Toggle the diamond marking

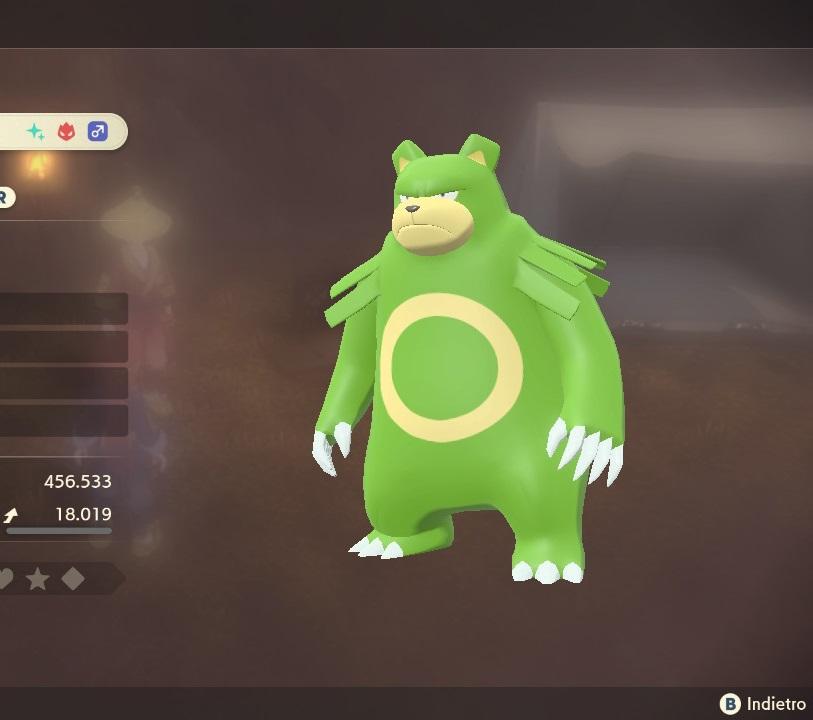pyautogui.click(x=73, y=579)
